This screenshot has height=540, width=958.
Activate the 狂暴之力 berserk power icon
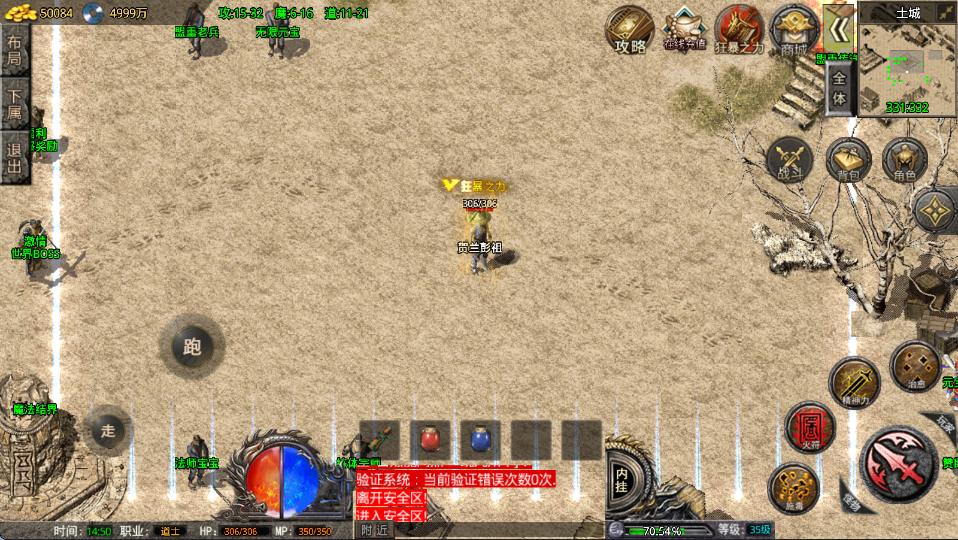[739, 30]
